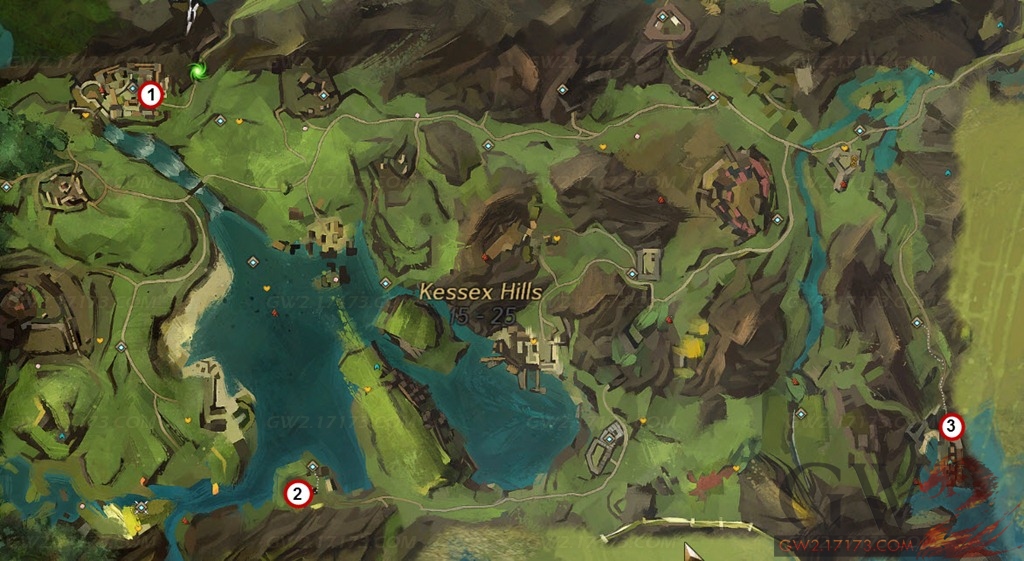This screenshot has height=561, width=1024.
Task: Click the green swirl portal icon
Action: click(198, 71)
